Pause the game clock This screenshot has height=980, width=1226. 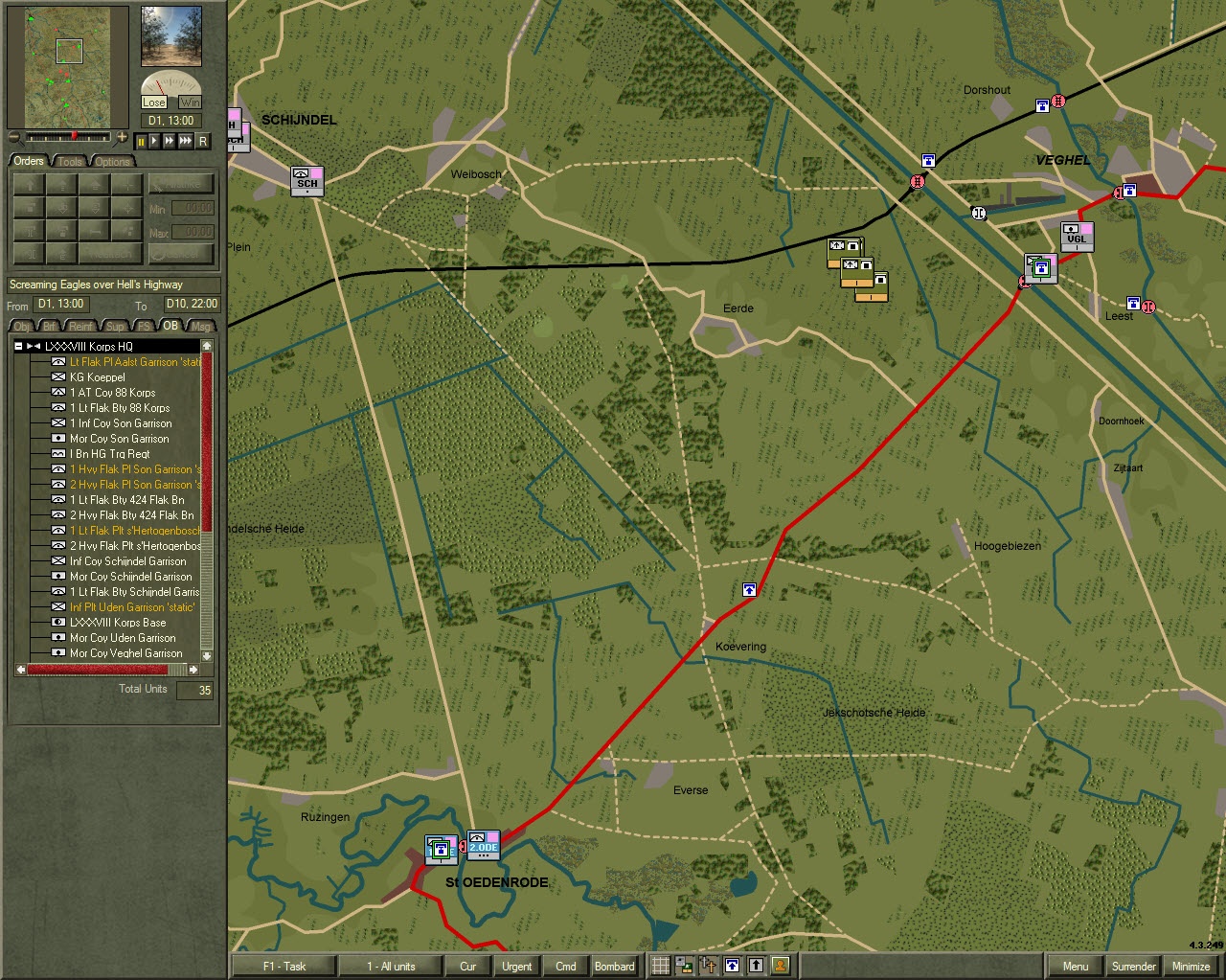(x=142, y=142)
